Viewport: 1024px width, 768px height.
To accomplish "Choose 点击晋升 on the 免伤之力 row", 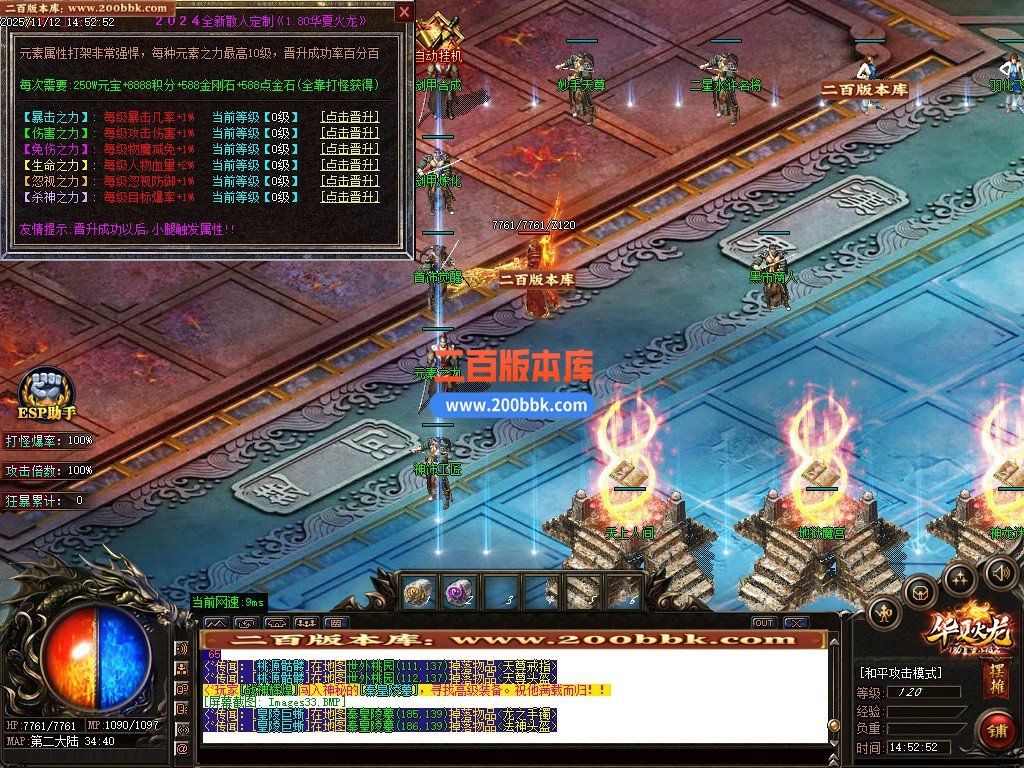I will (349, 149).
